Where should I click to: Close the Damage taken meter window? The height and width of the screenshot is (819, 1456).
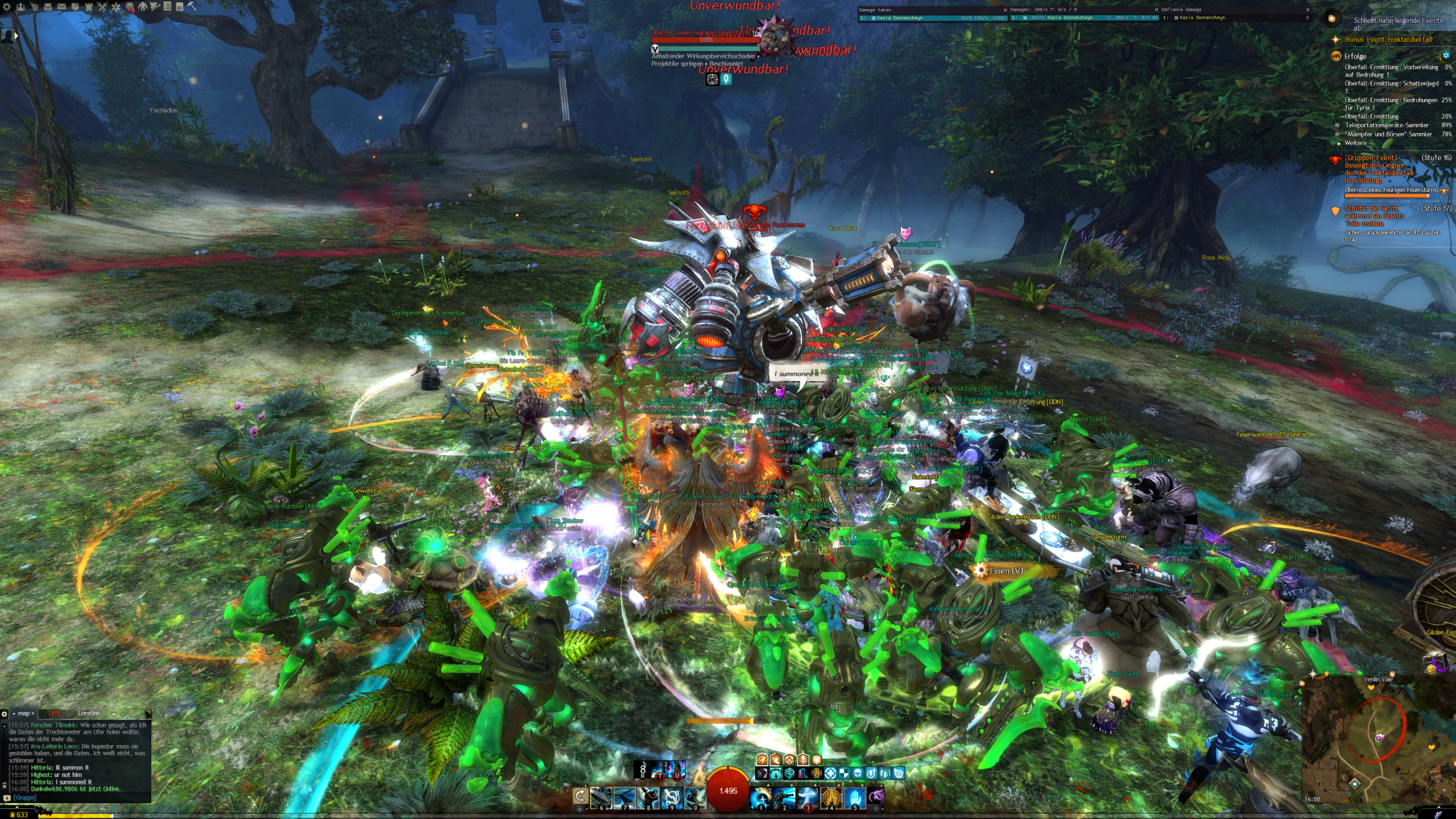point(1005,10)
